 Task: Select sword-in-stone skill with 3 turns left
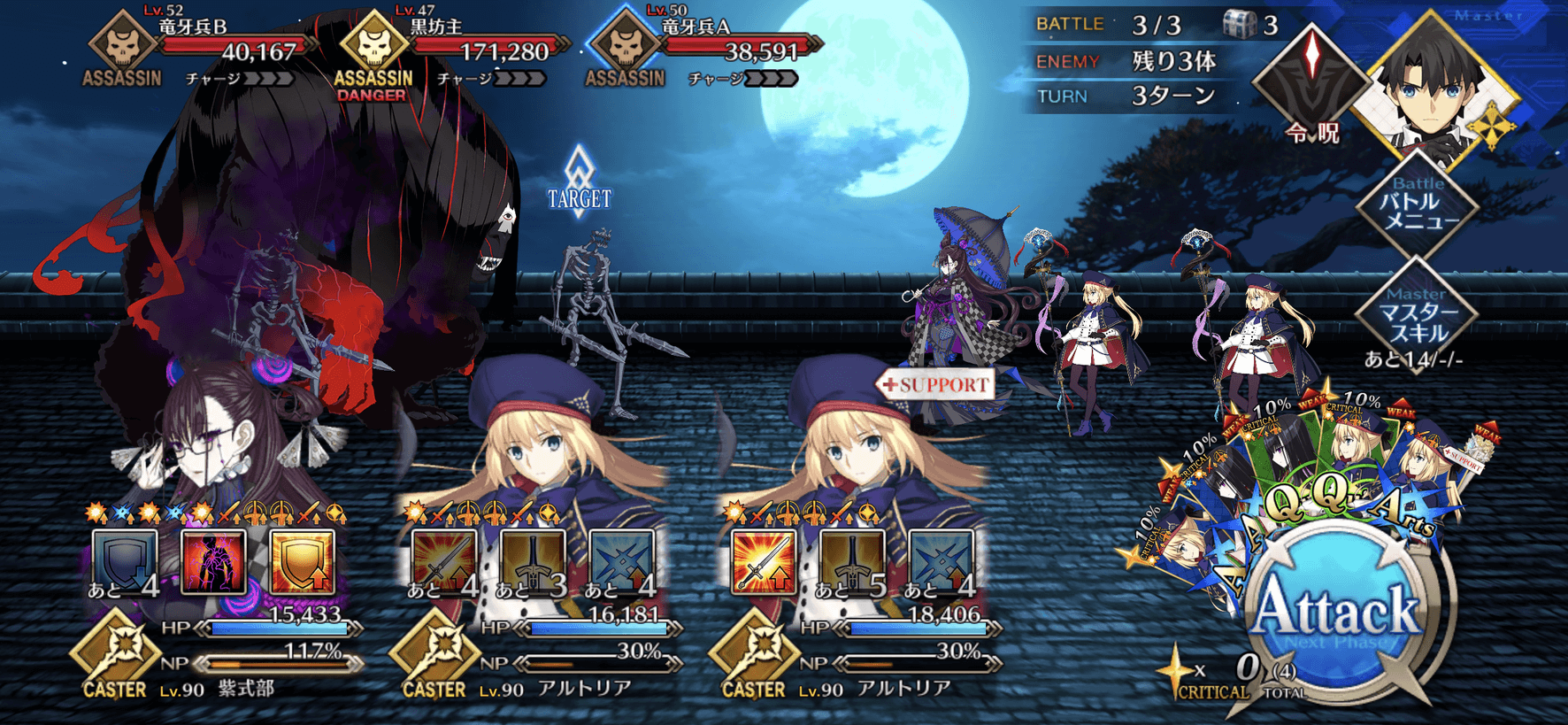[533, 562]
